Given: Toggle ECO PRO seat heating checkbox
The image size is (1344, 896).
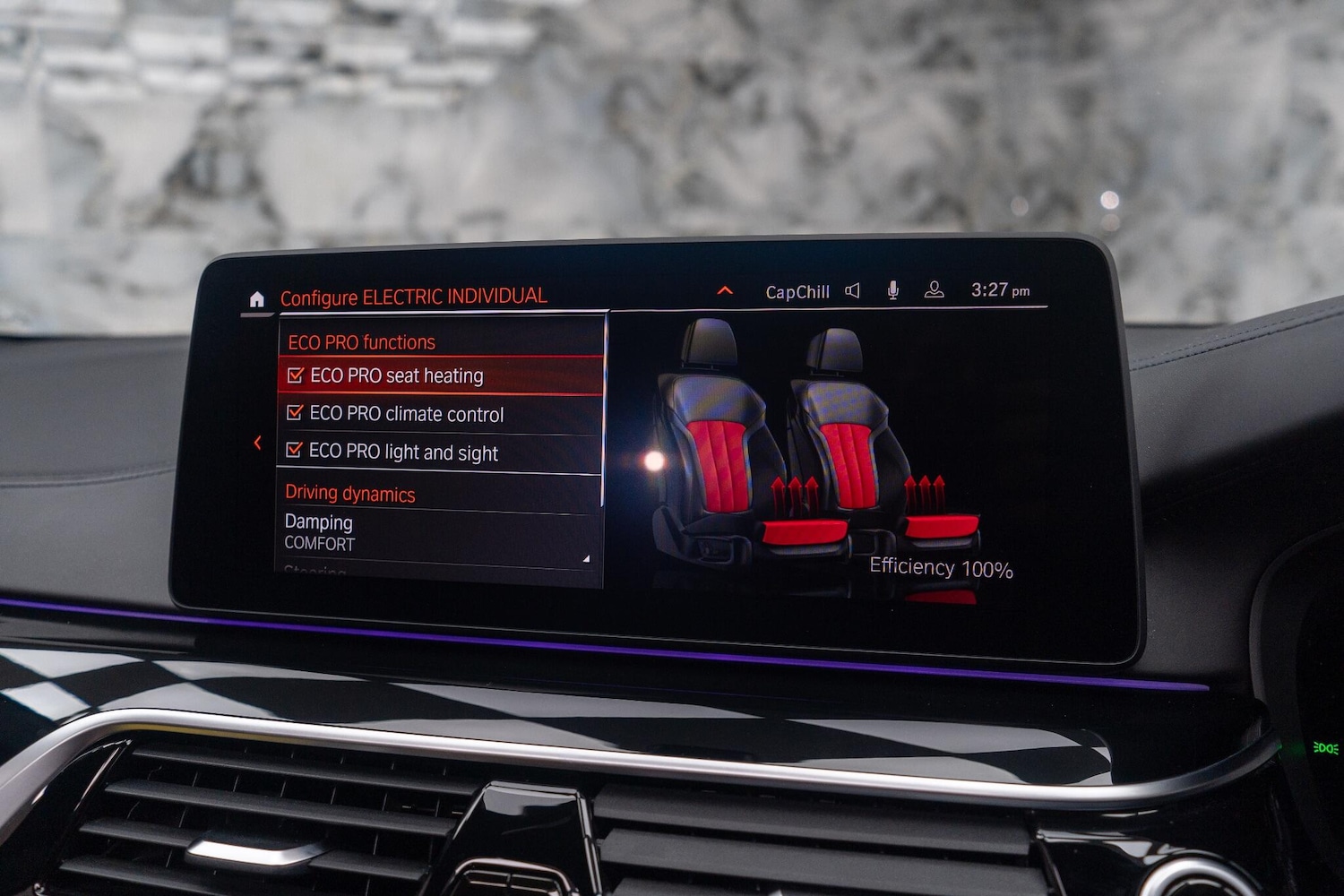Looking at the screenshot, I should [x=296, y=376].
